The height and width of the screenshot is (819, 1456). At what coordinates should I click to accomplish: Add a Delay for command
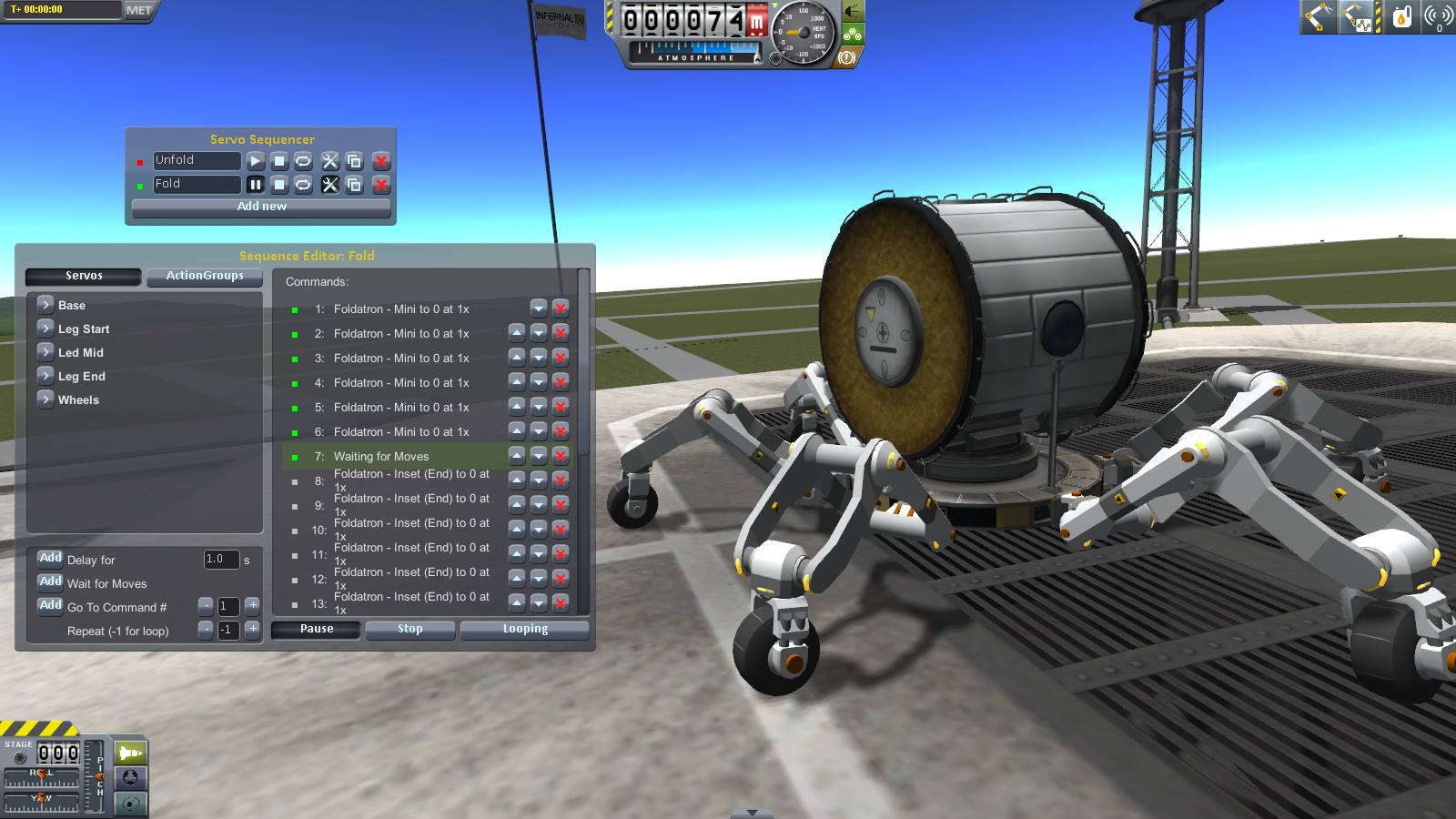click(50, 558)
